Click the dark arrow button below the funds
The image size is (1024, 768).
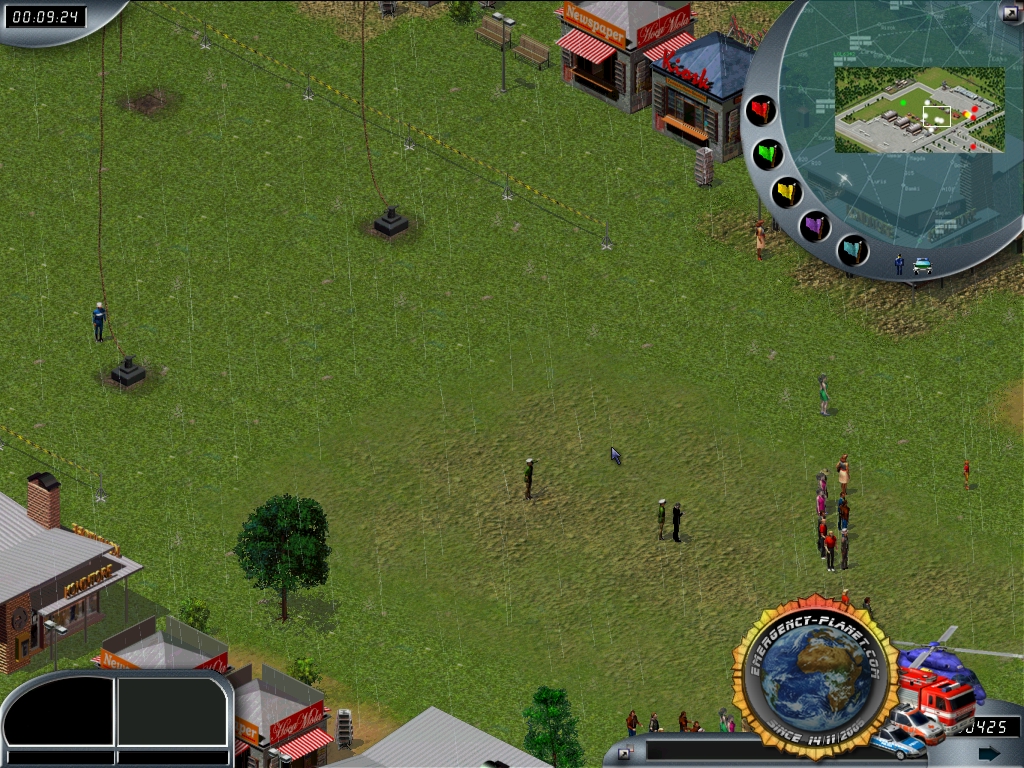click(x=989, y=753)
